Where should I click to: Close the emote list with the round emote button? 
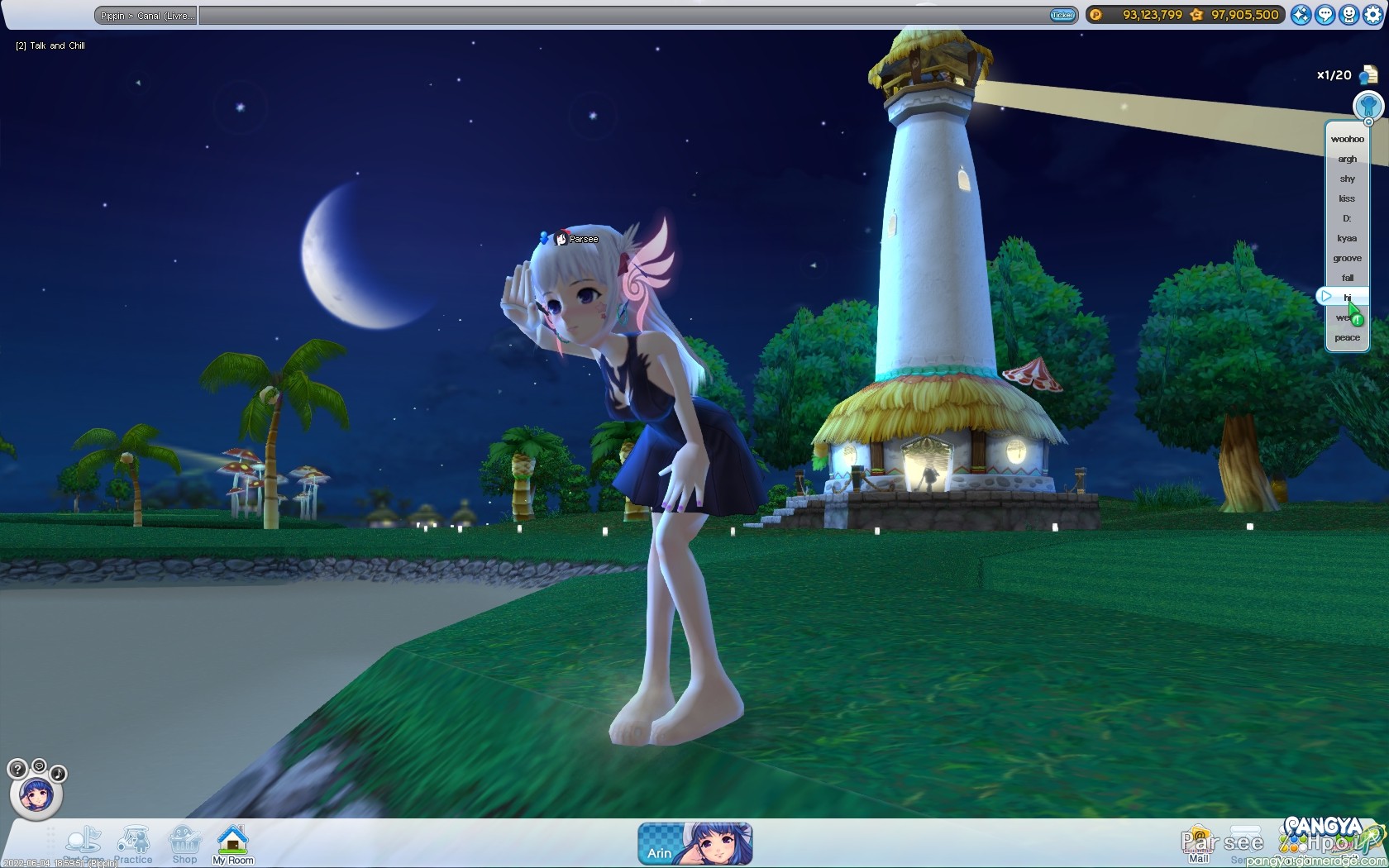pos(1368,106)
